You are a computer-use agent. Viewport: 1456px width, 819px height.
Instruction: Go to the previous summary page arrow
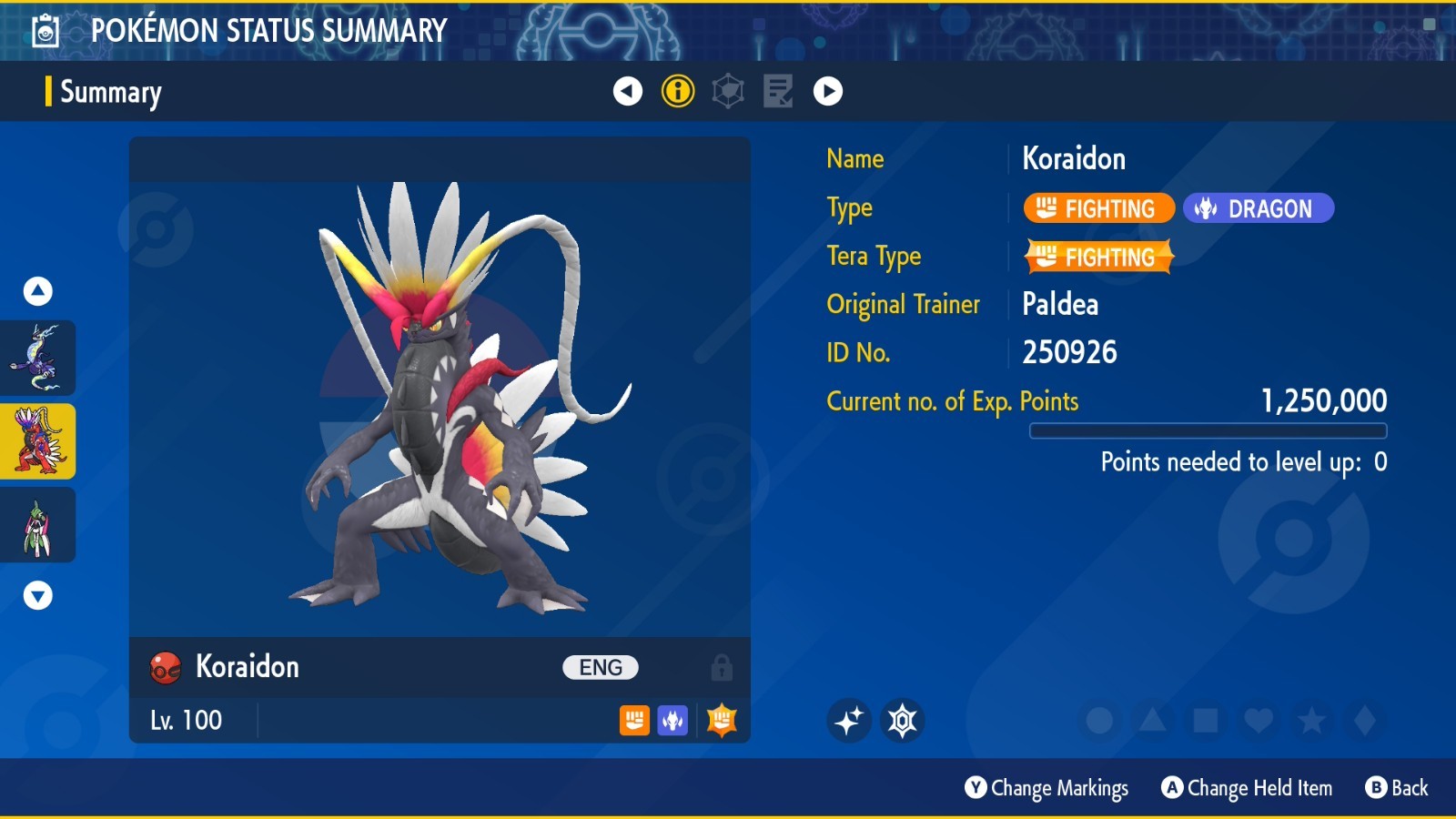627,91
